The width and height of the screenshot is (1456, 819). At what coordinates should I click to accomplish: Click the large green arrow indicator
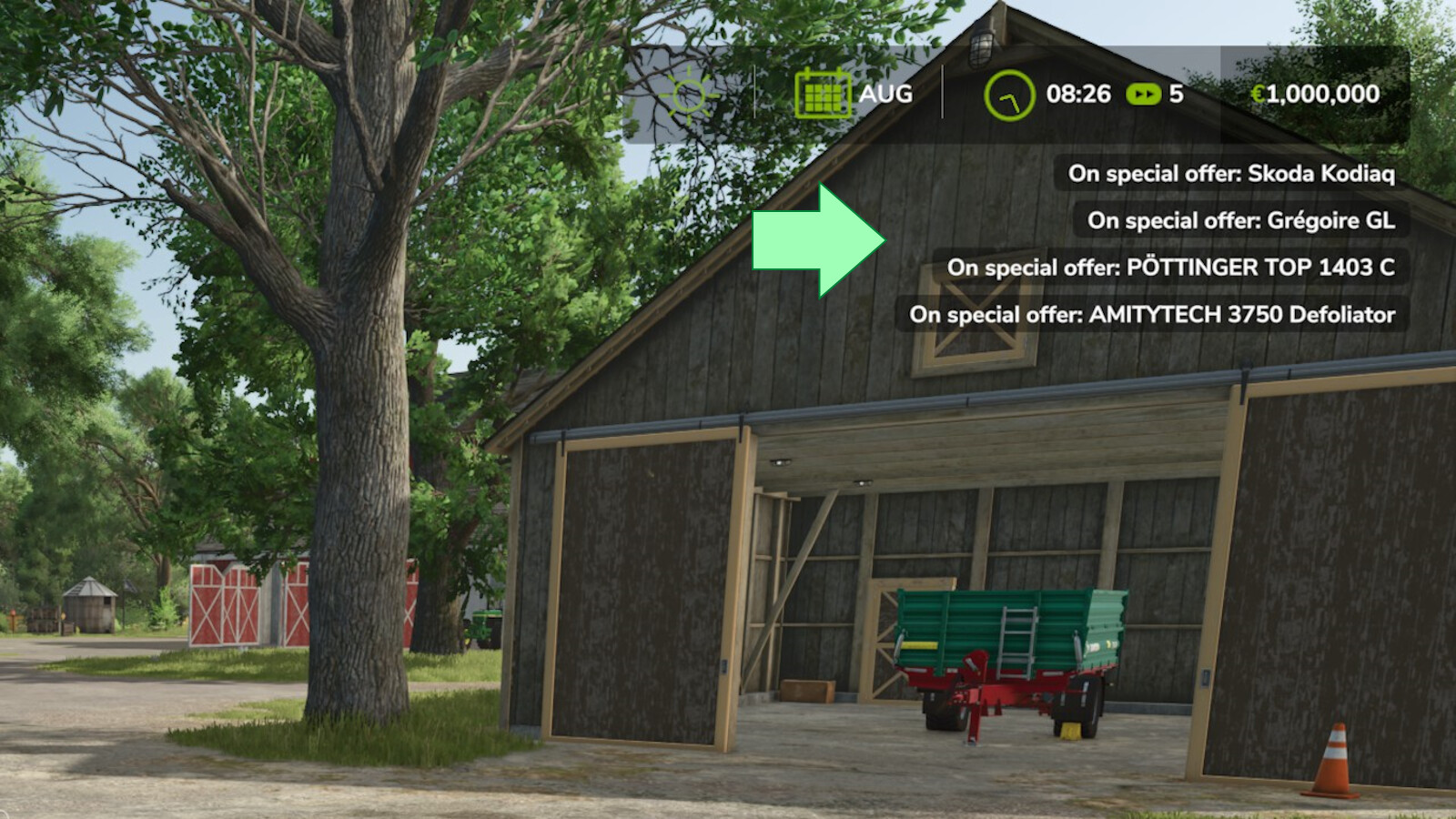click(x=814, y=239)
